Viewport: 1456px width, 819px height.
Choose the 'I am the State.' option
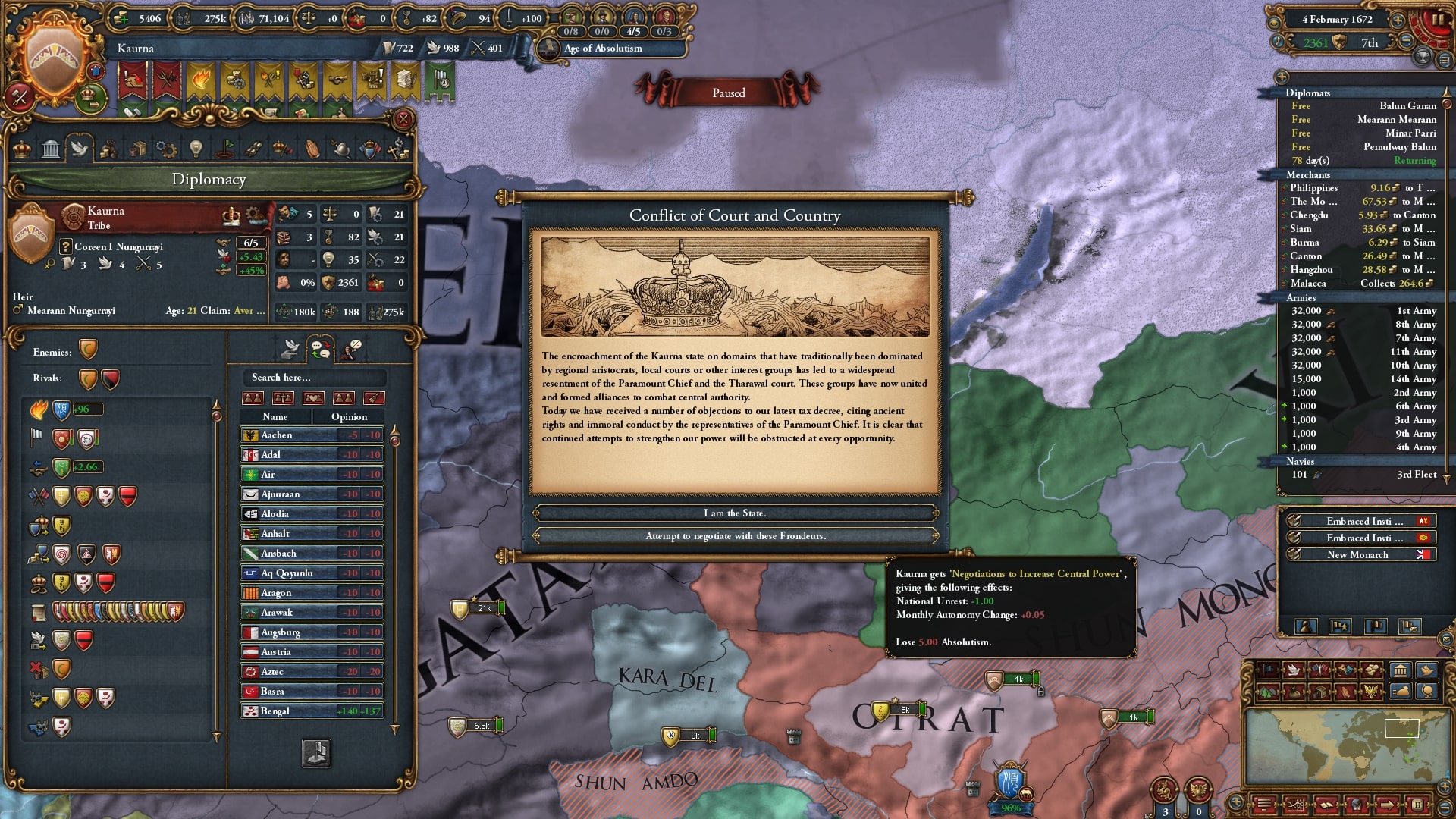[x=735, y=513]
